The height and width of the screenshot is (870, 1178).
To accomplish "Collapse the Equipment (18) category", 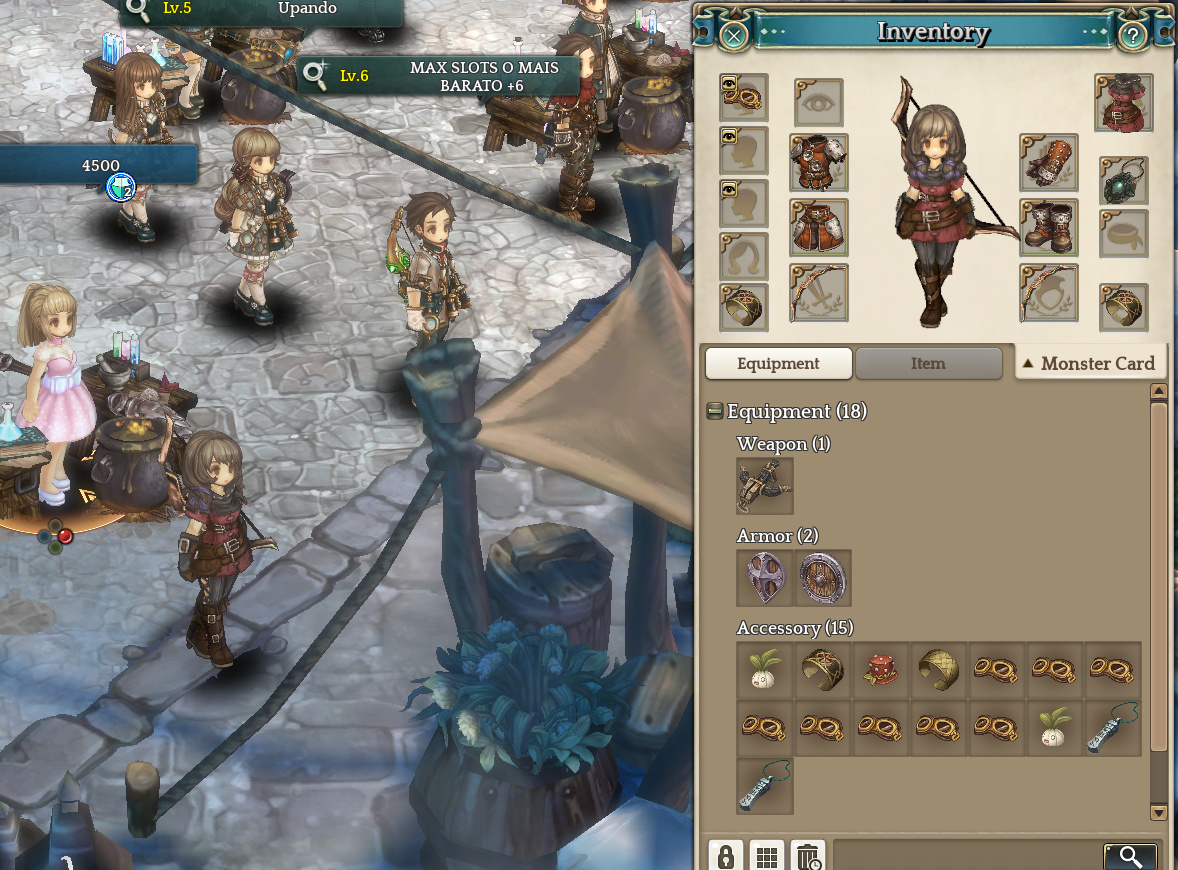I will pyautogui.click(x=714, y=411).
